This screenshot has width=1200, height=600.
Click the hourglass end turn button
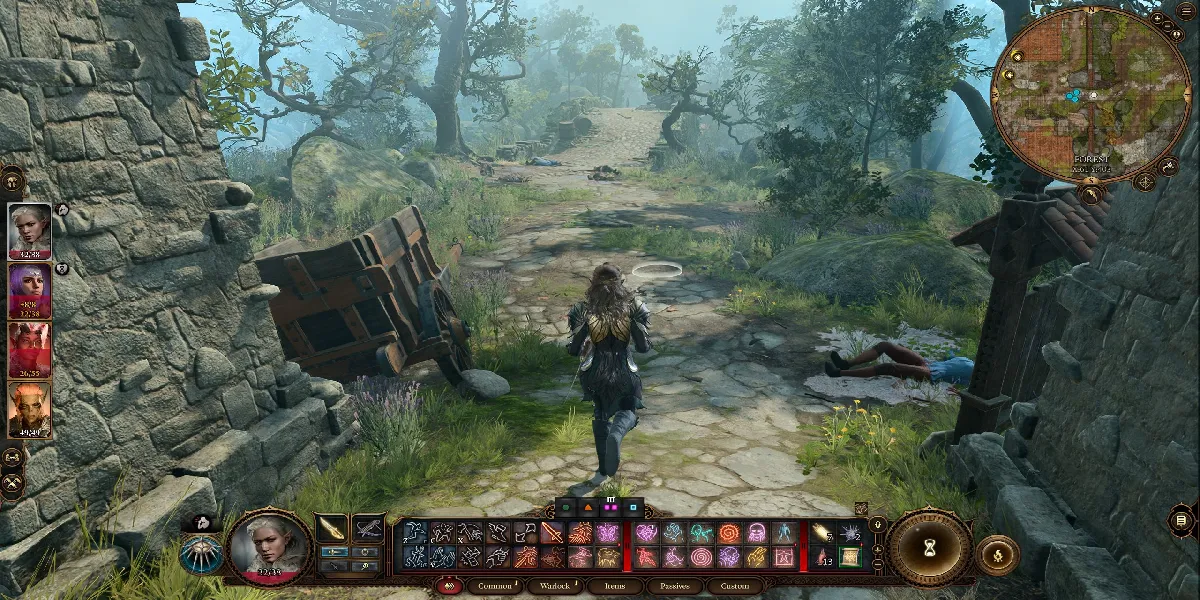pos(930,547)
